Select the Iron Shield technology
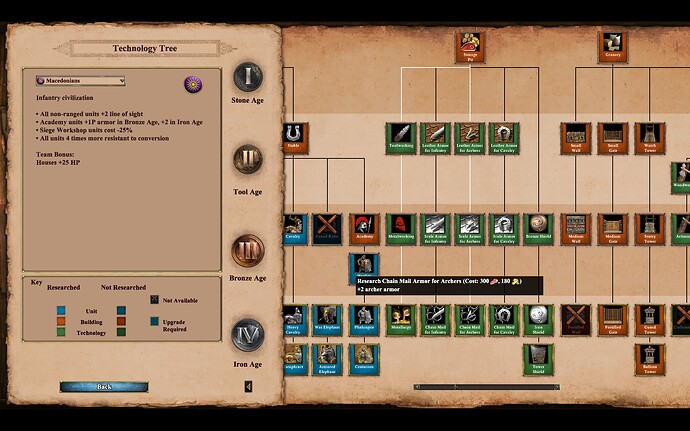This screenshot has height=431, width=690. click(538, 318)
